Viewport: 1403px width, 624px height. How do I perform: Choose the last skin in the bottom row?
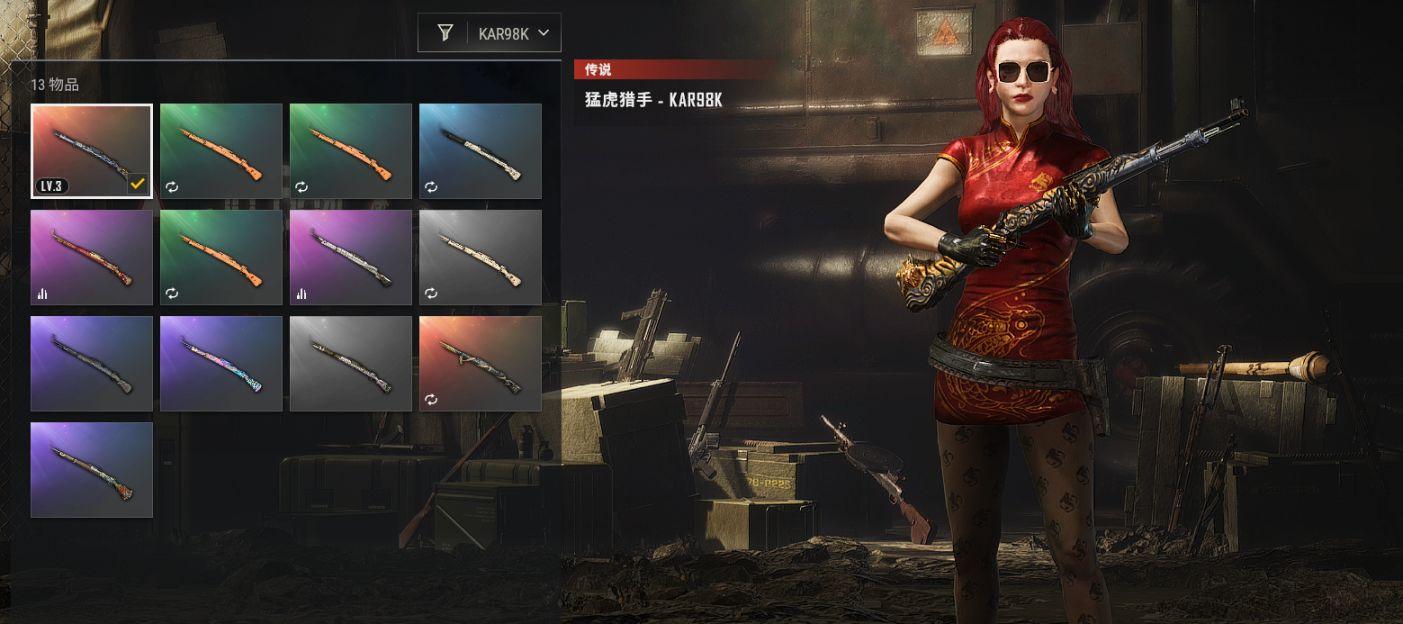click(x=91, y=469)
